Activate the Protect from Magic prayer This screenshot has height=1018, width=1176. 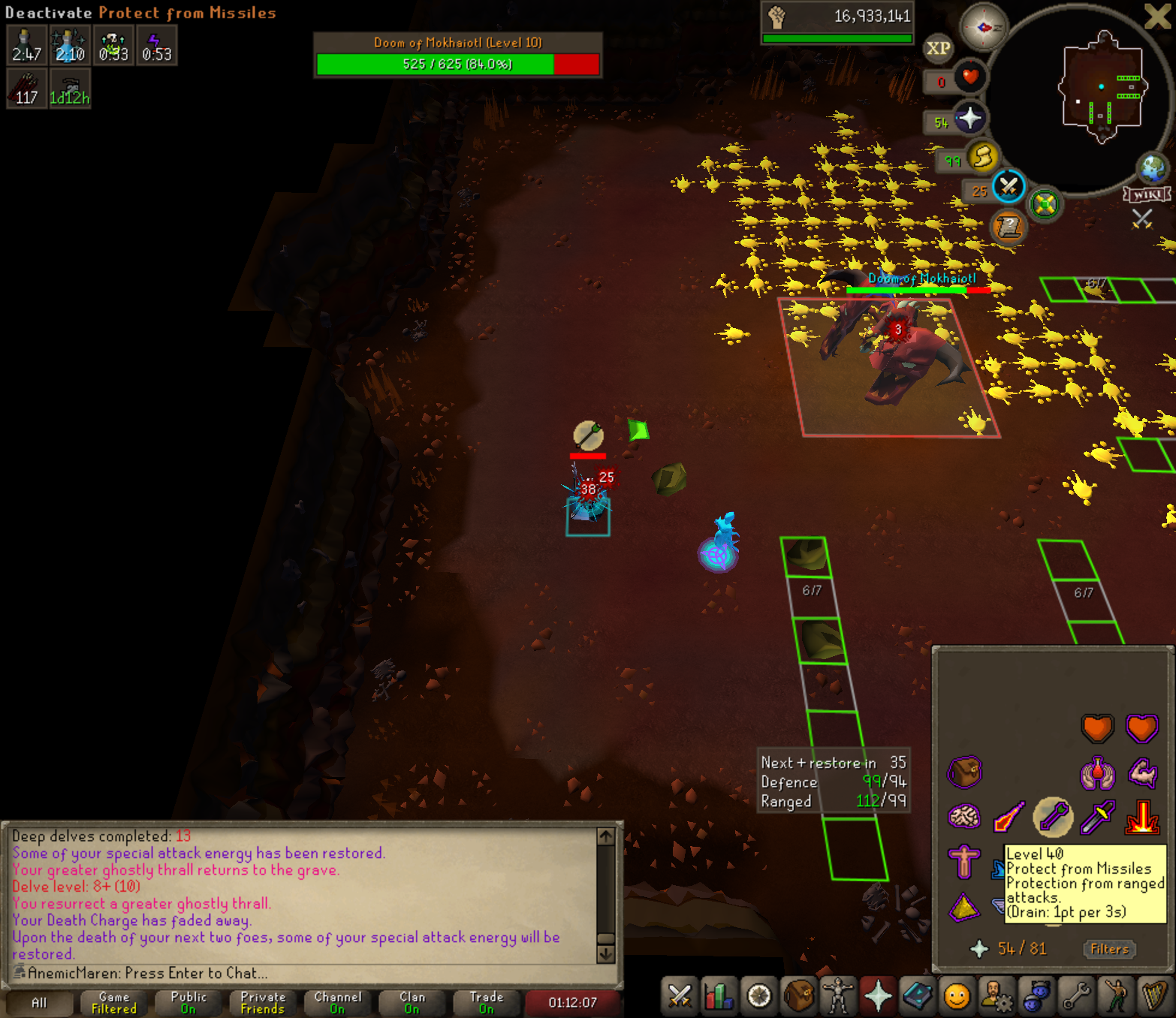1009,817
